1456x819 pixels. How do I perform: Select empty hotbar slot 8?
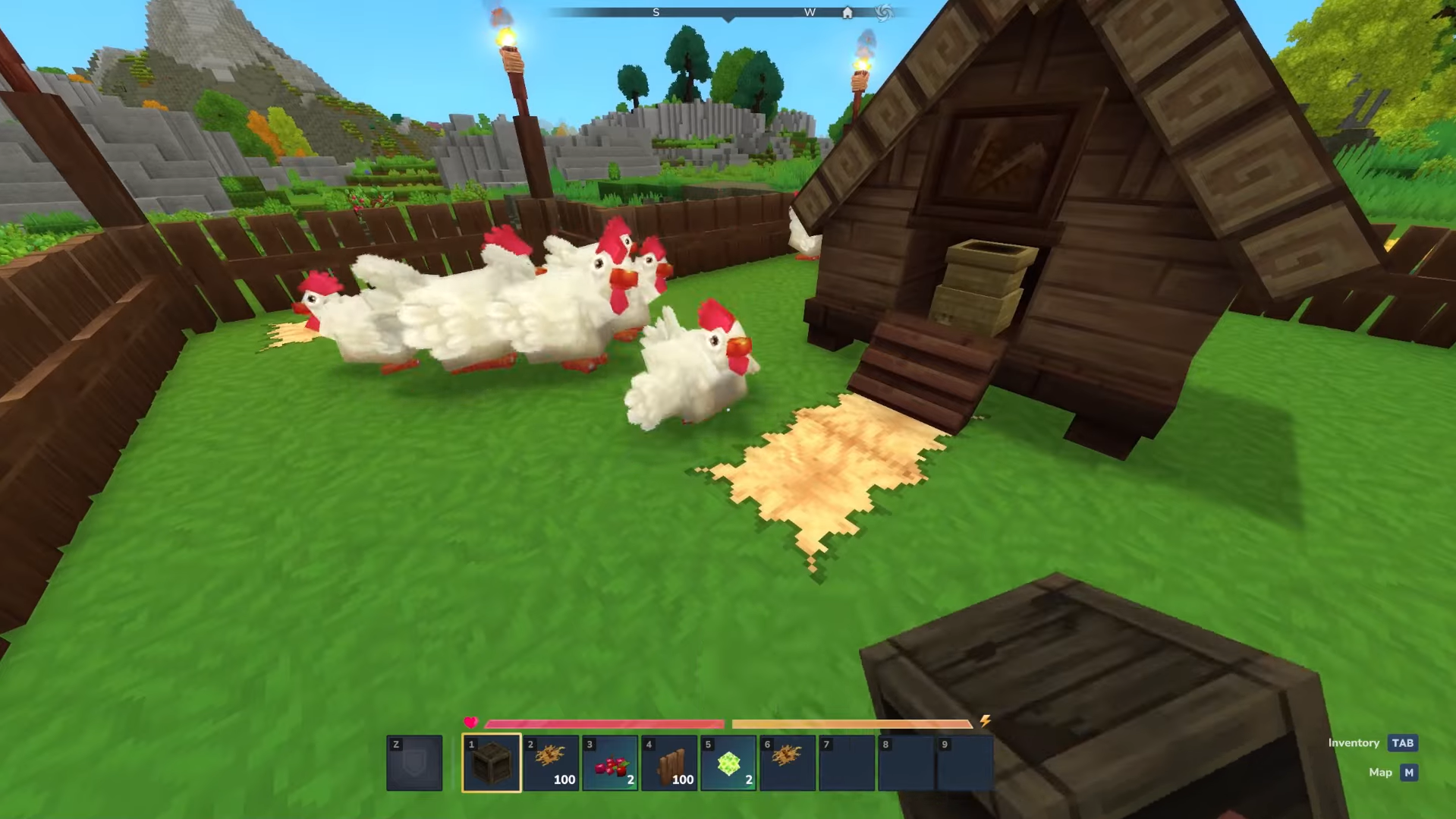point(905,761)
